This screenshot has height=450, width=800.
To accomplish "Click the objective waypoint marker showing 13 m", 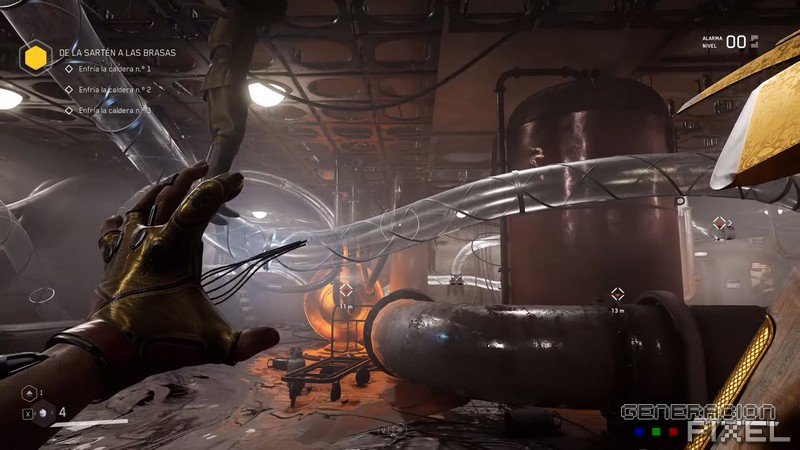I will 617,294.
